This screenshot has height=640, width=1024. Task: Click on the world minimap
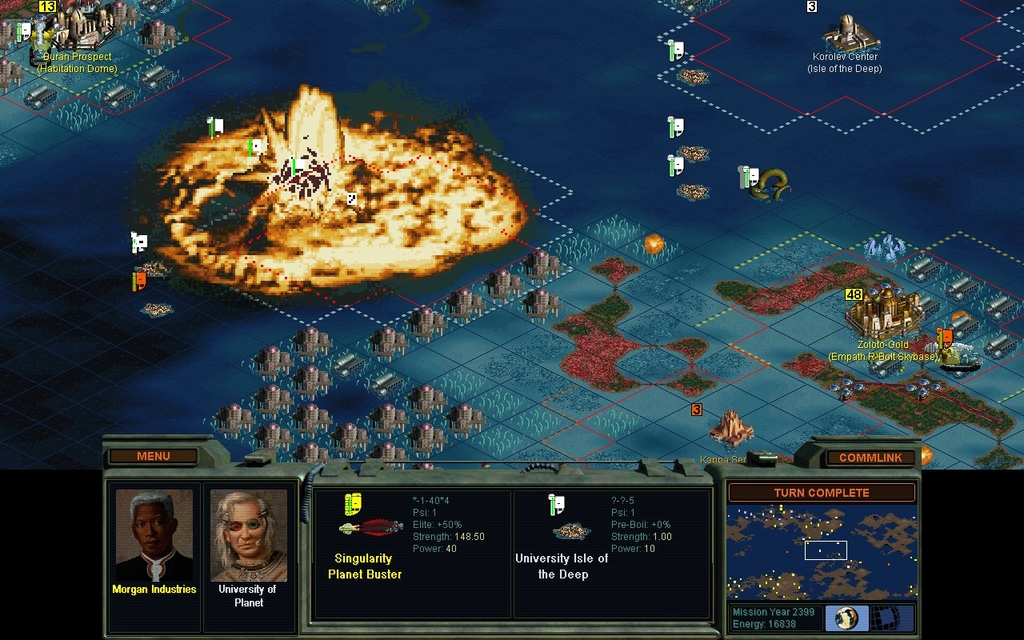[821, 551]
